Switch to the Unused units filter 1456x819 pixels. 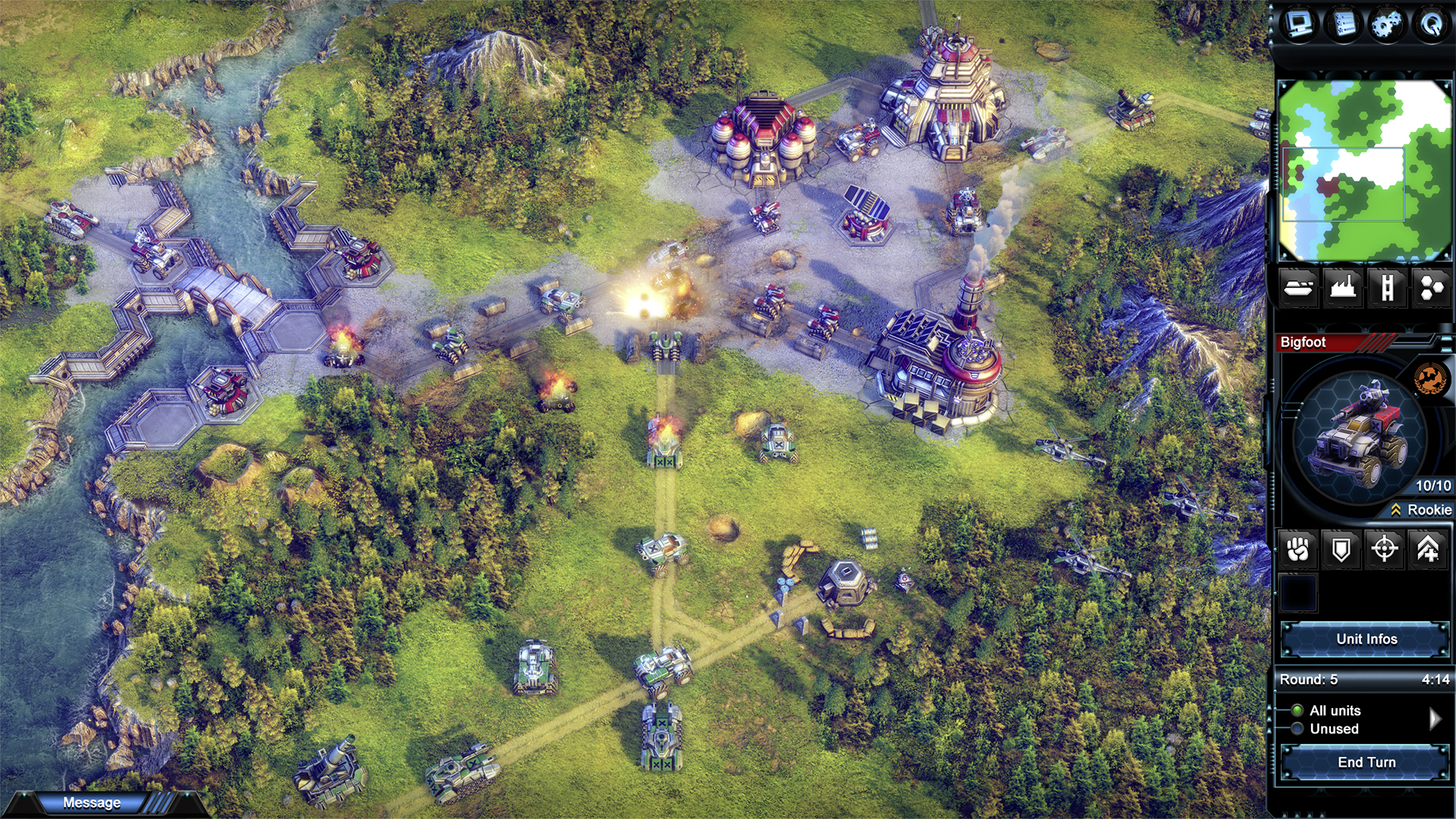tap(1299, 729)
